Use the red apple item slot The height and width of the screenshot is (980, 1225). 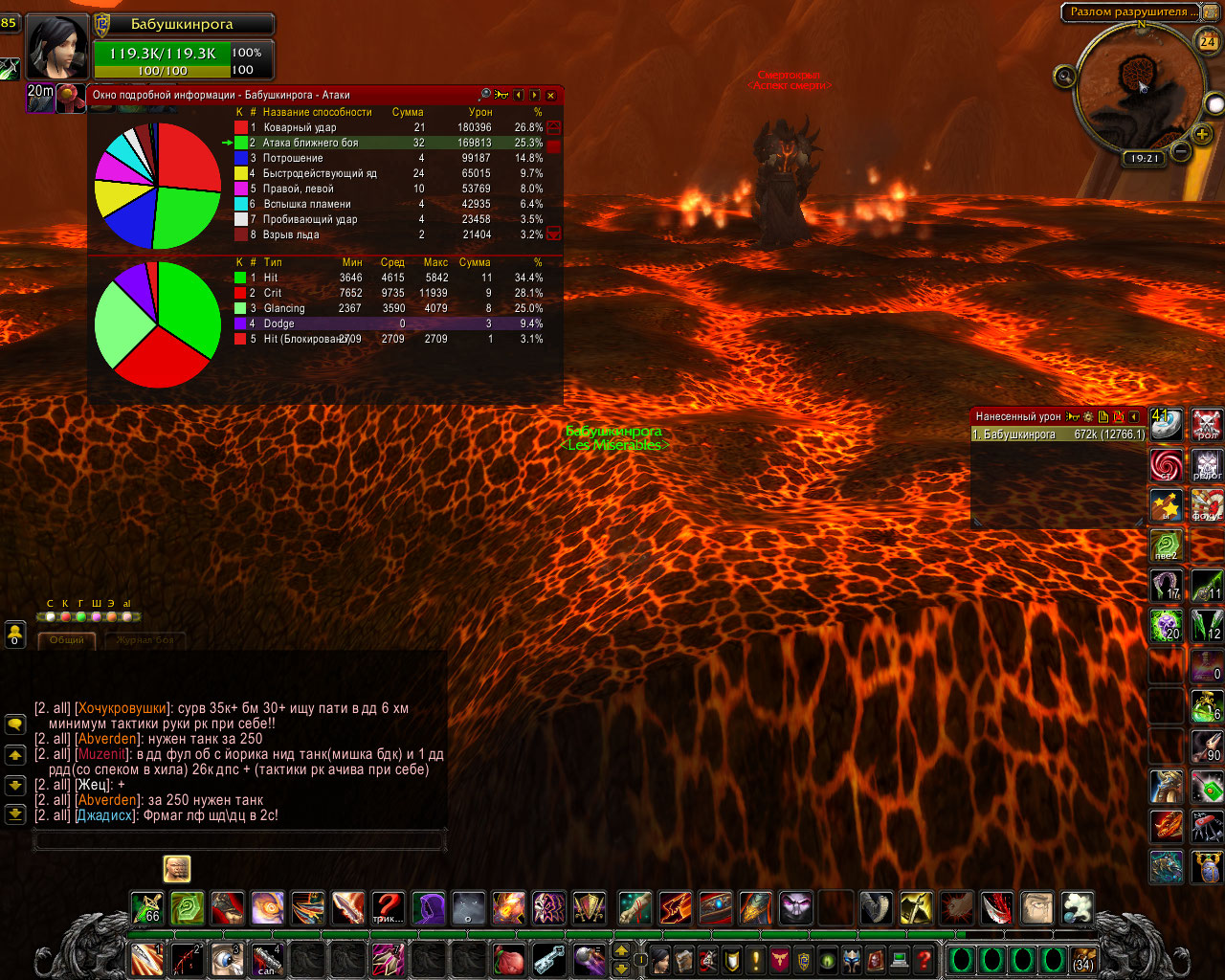(508, 959)
